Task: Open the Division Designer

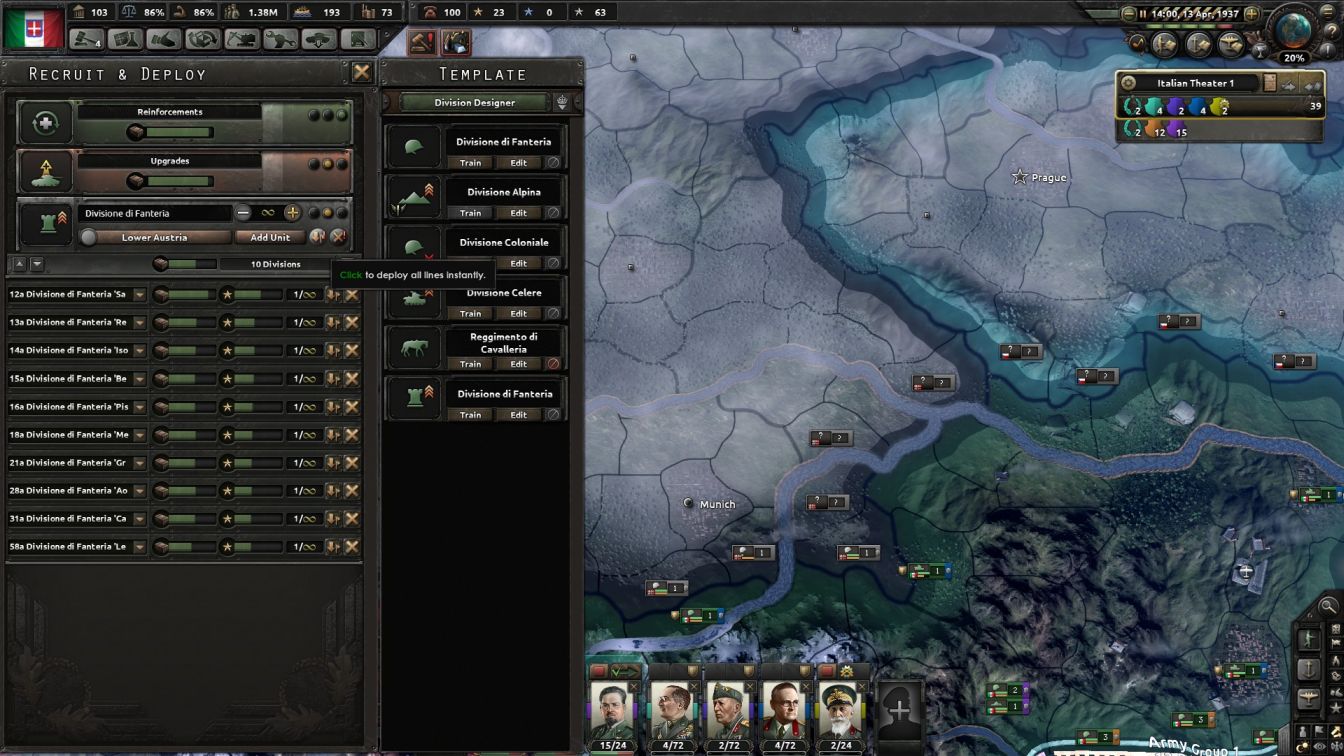Action: coord(474,101)
